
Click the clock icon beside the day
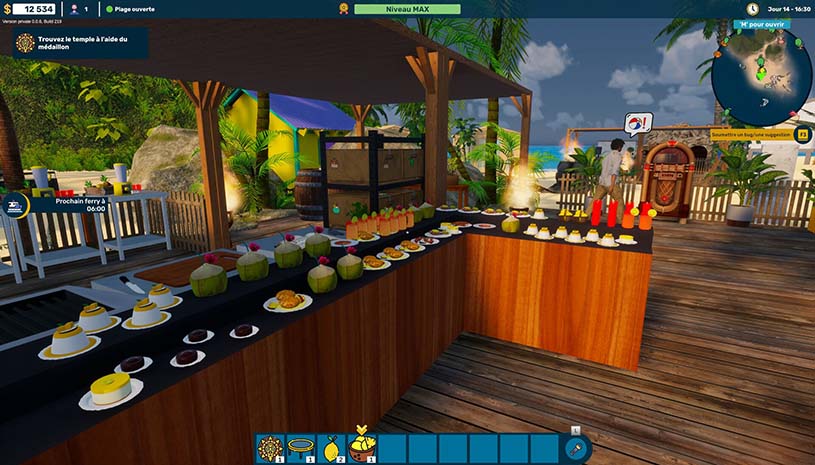751,9
